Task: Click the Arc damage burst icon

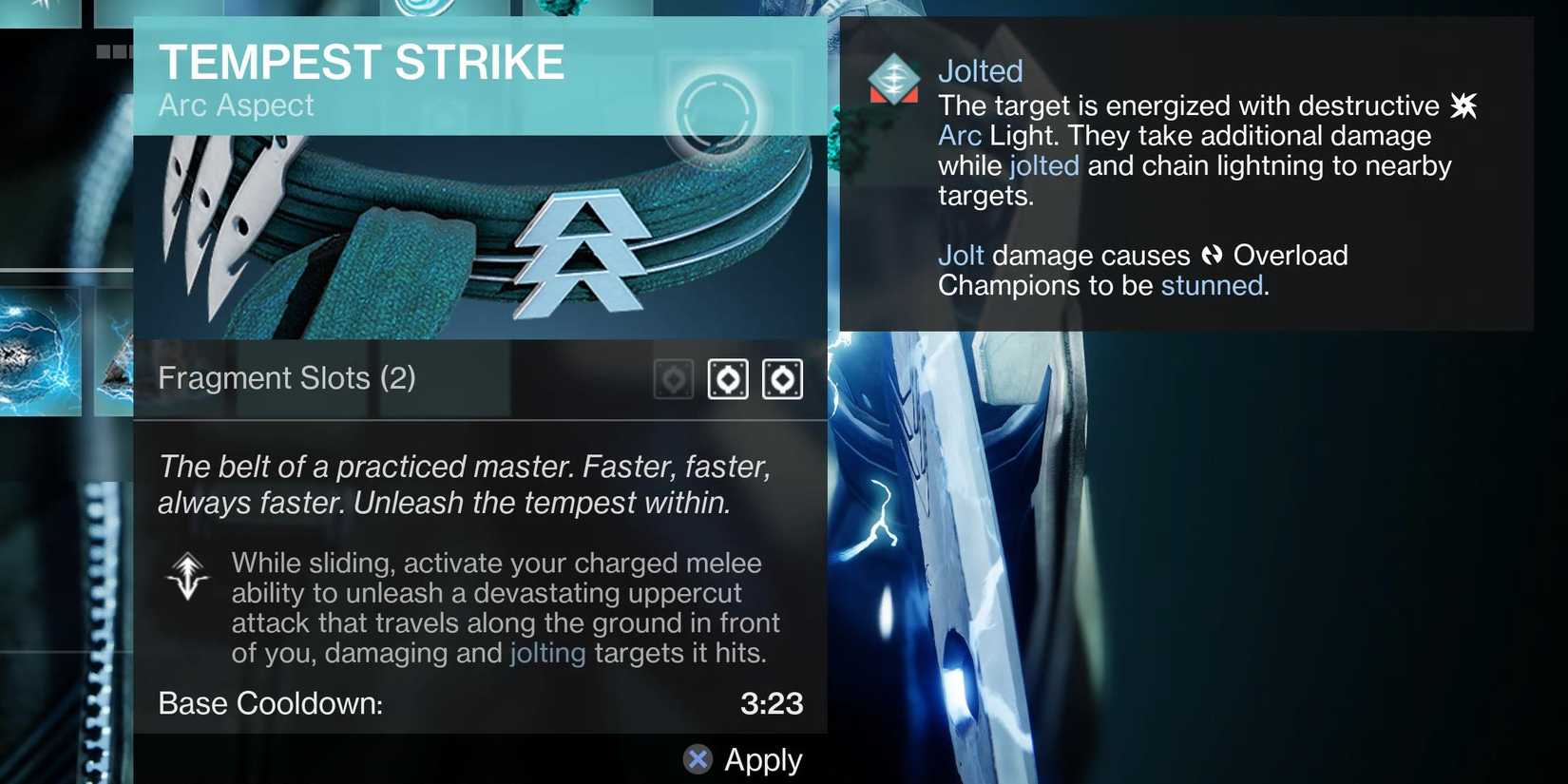Action: tap(1463, 105)
